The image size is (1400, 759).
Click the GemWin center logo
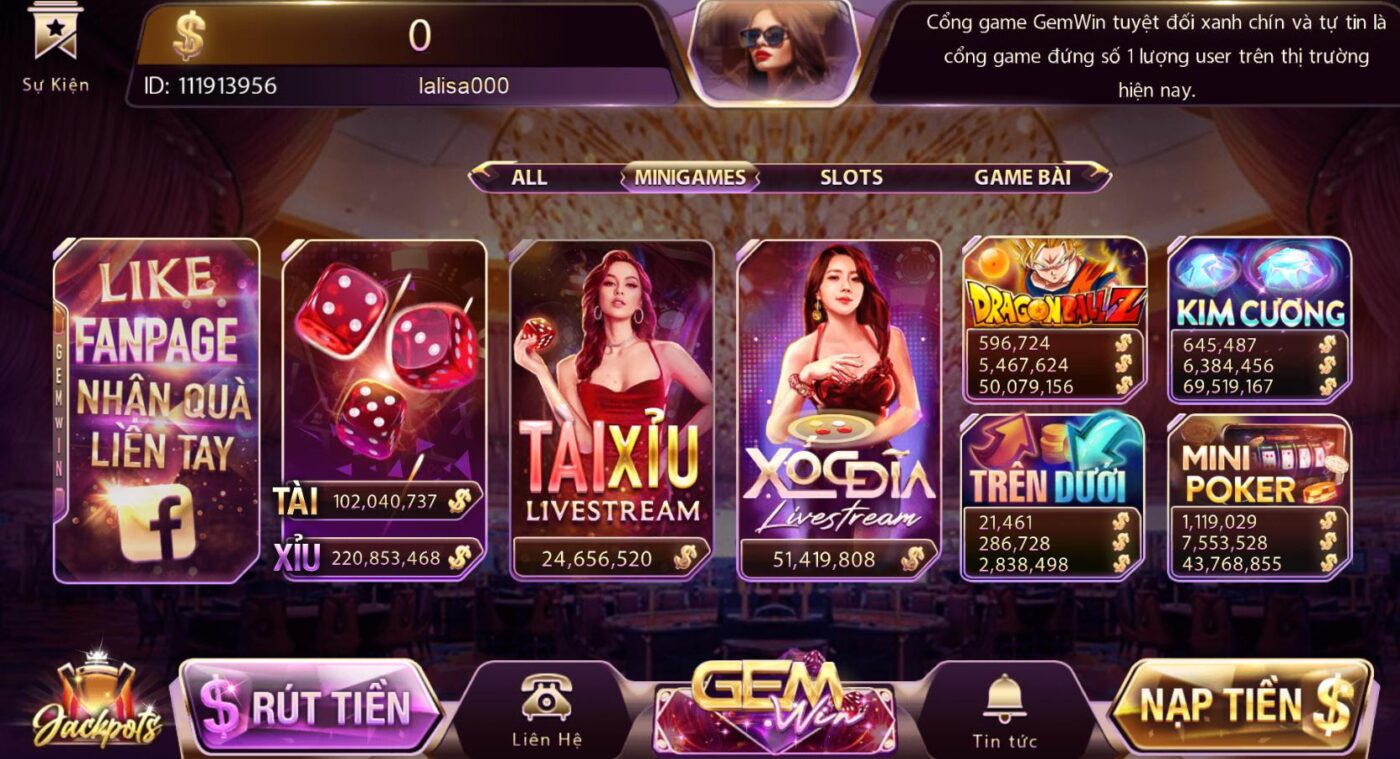[774, 706]
